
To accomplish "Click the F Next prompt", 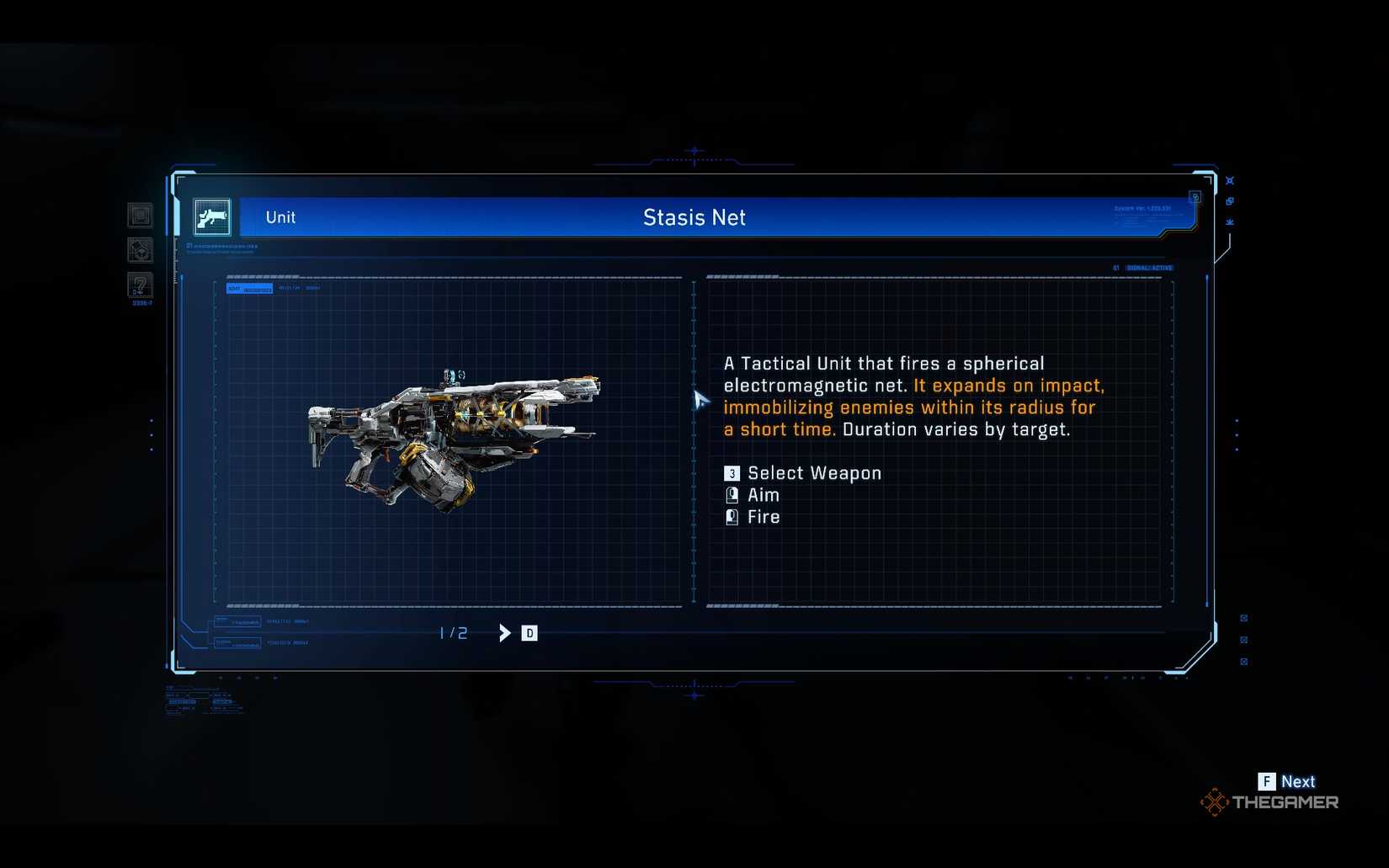I will (1286, 781).
